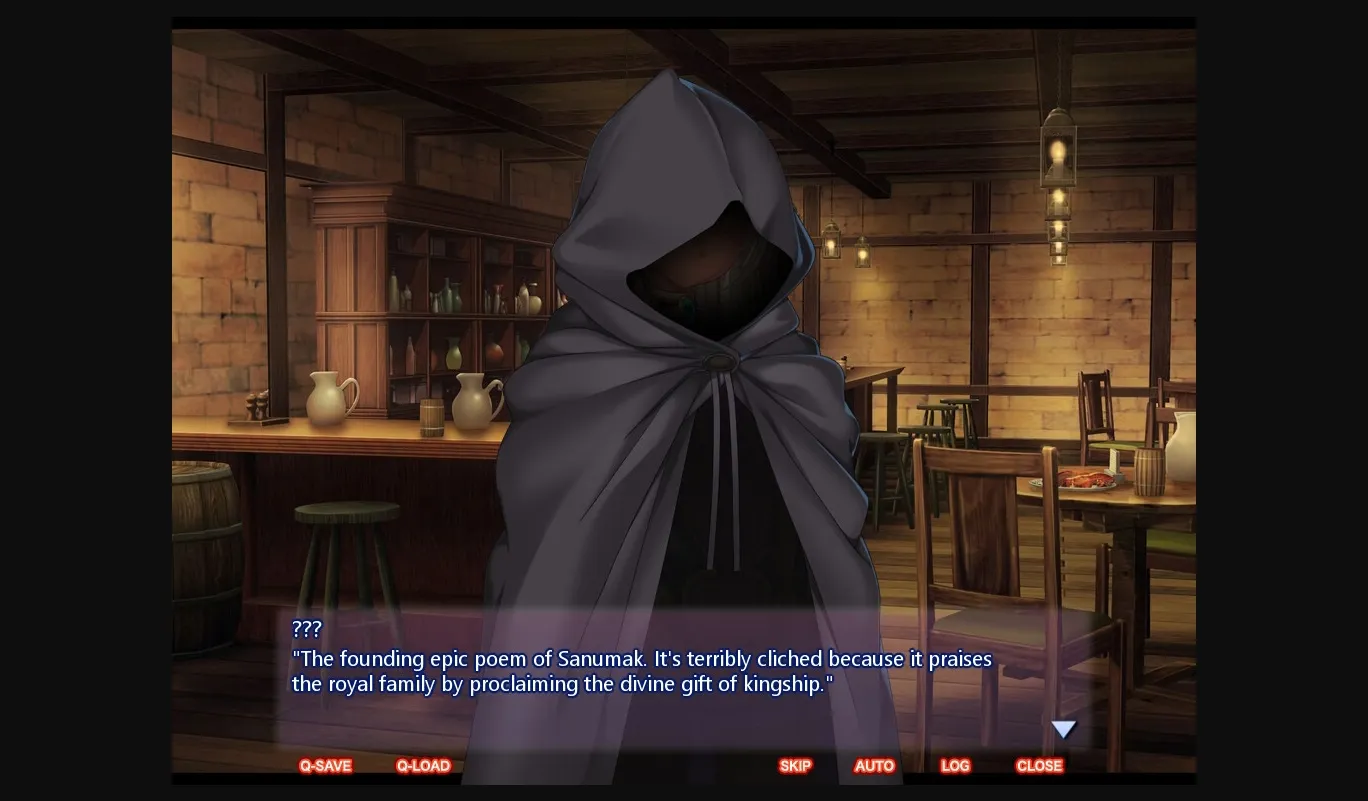Click the Sanumak dialogue line

coord(640,671)
